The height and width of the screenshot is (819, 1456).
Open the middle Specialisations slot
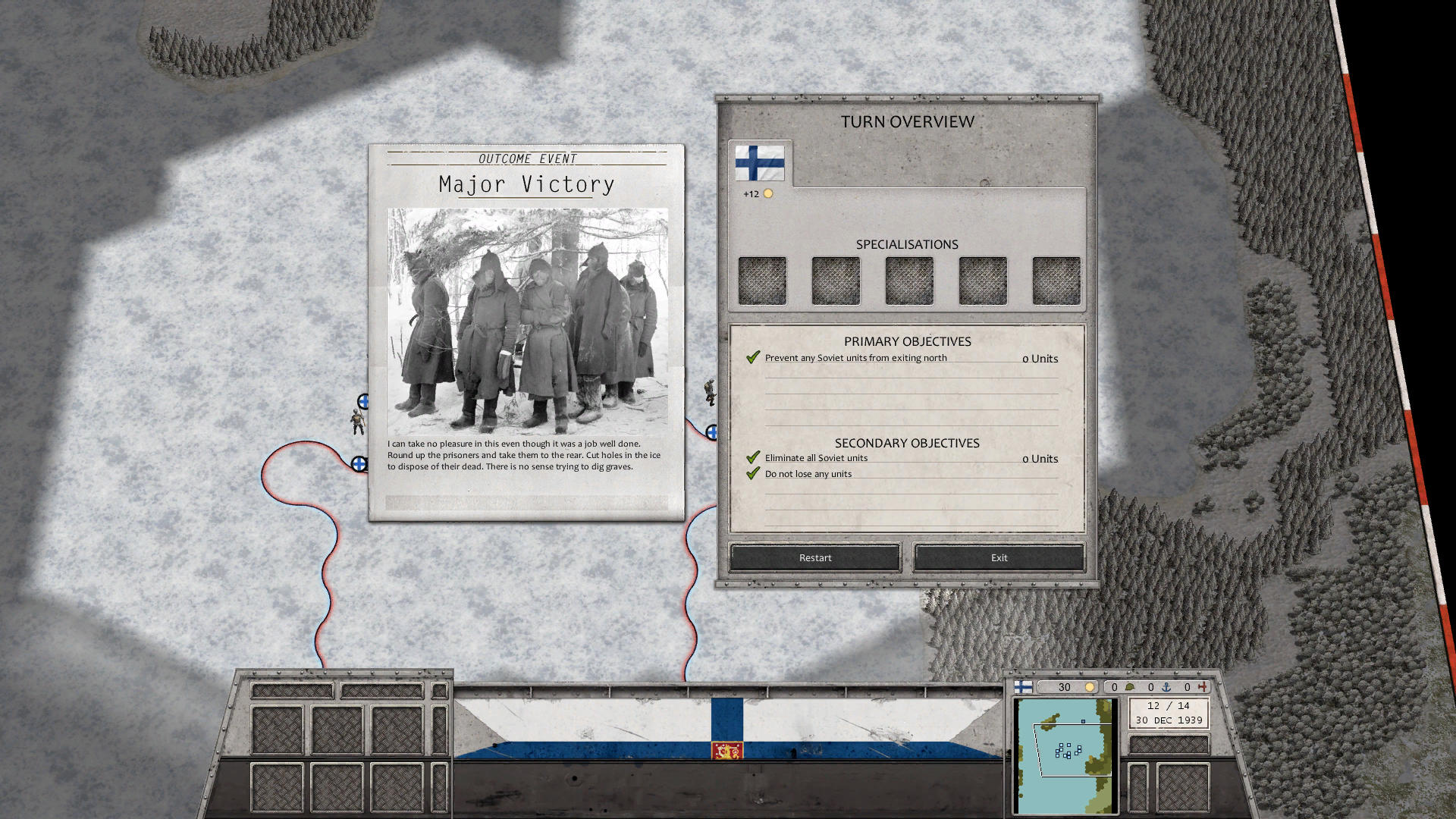[909, 279]
